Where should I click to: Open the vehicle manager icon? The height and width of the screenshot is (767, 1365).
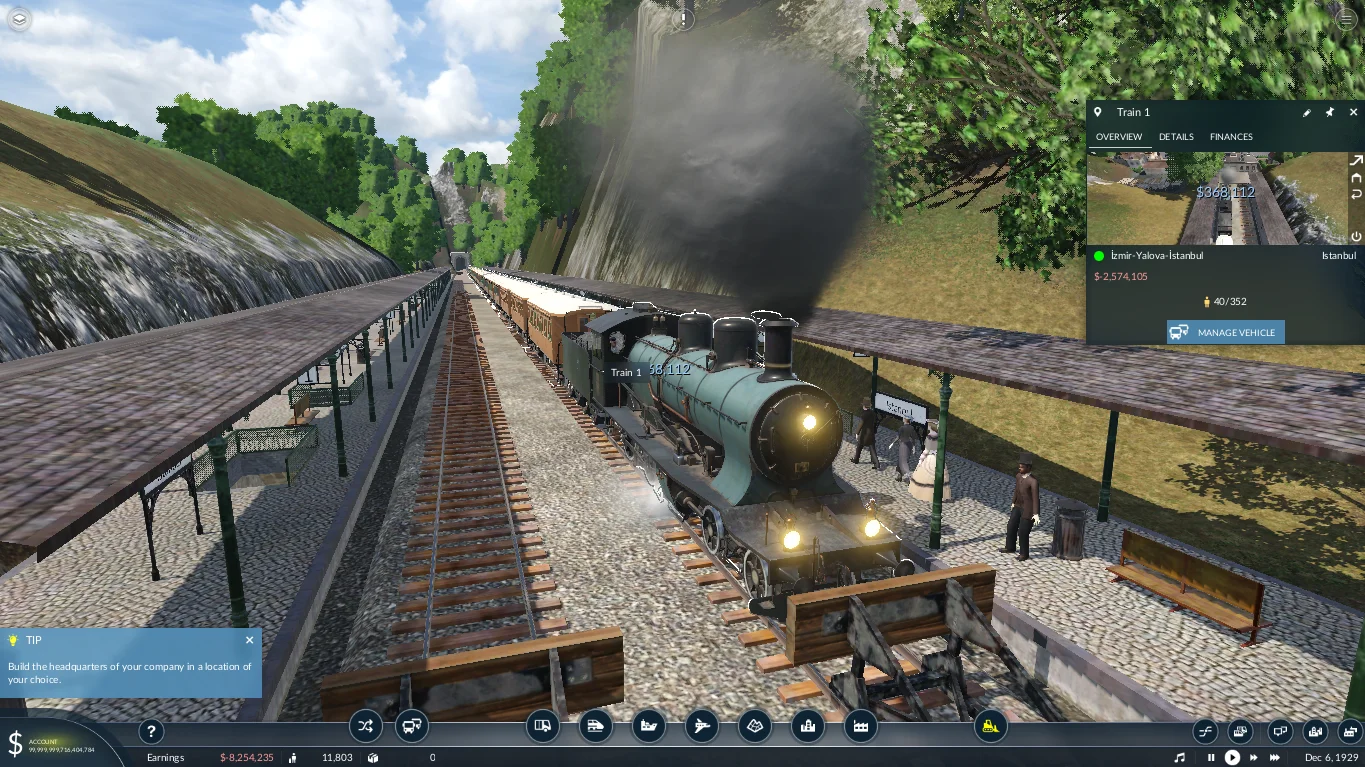[411, 726]
